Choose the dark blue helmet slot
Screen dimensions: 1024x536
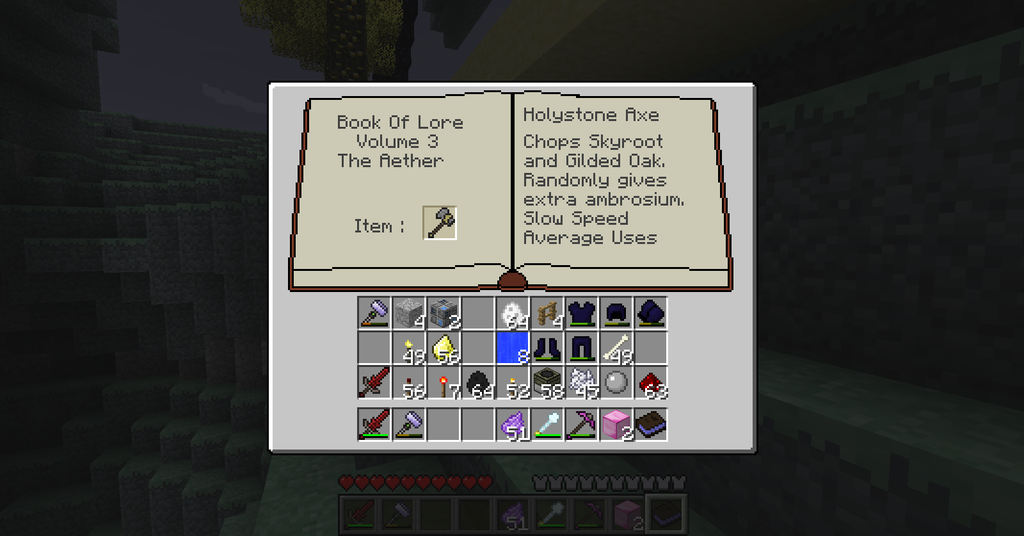pos(616,313)
